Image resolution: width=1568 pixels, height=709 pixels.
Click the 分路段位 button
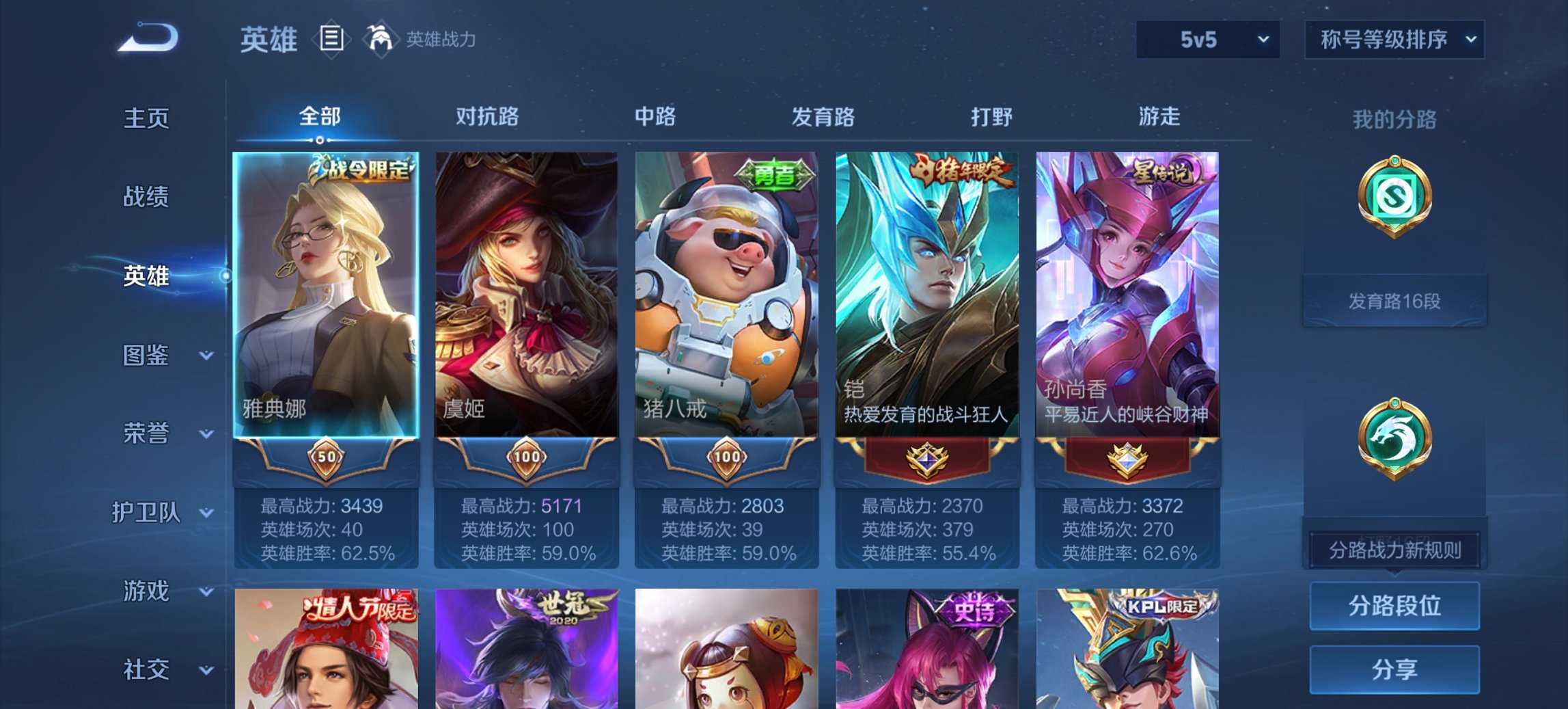pos(1394,606)
